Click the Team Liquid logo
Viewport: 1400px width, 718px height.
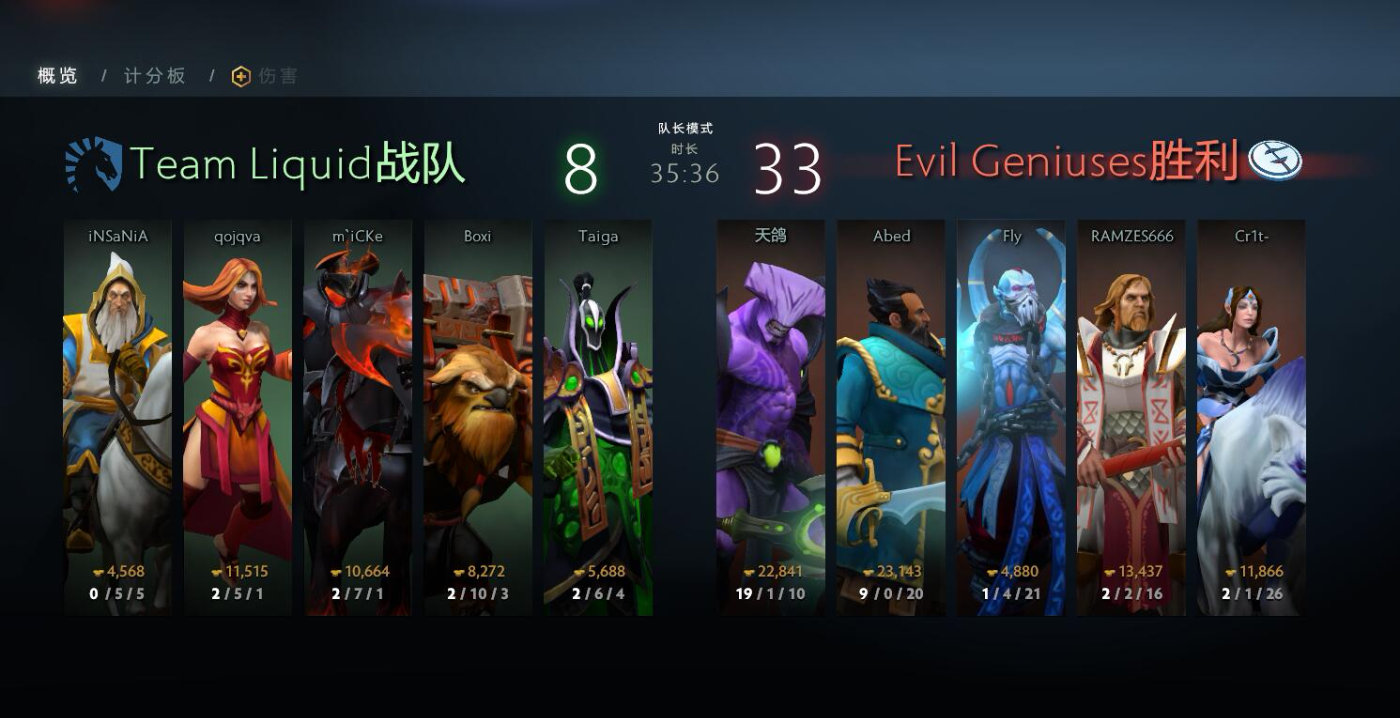[x=93, y=164]
